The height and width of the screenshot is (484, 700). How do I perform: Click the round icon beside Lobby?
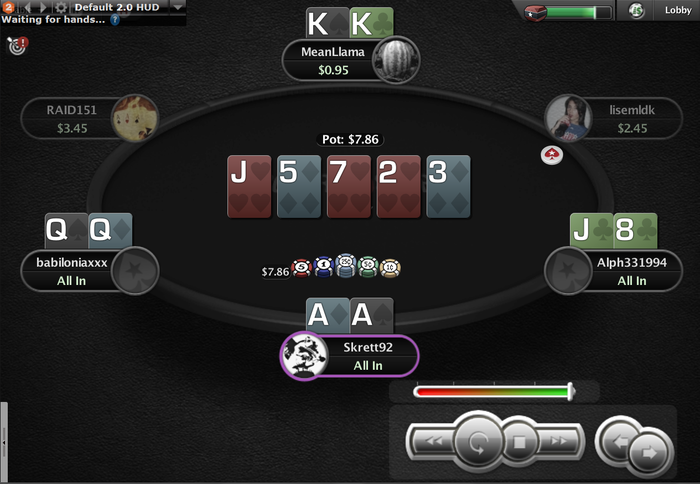pyautogui.click(x=637, y=11)
